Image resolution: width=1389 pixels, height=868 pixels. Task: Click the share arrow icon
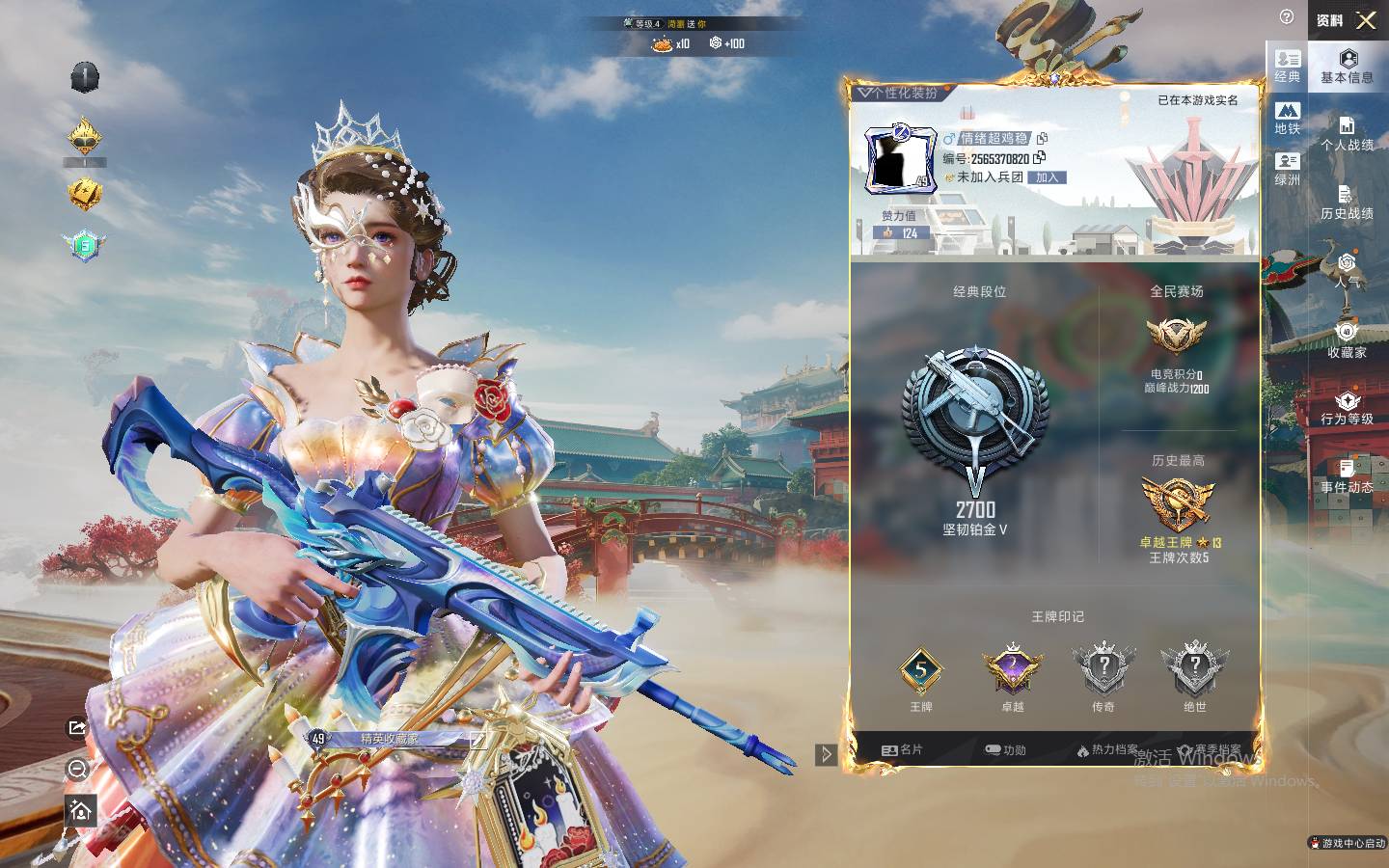pos(77,727)
